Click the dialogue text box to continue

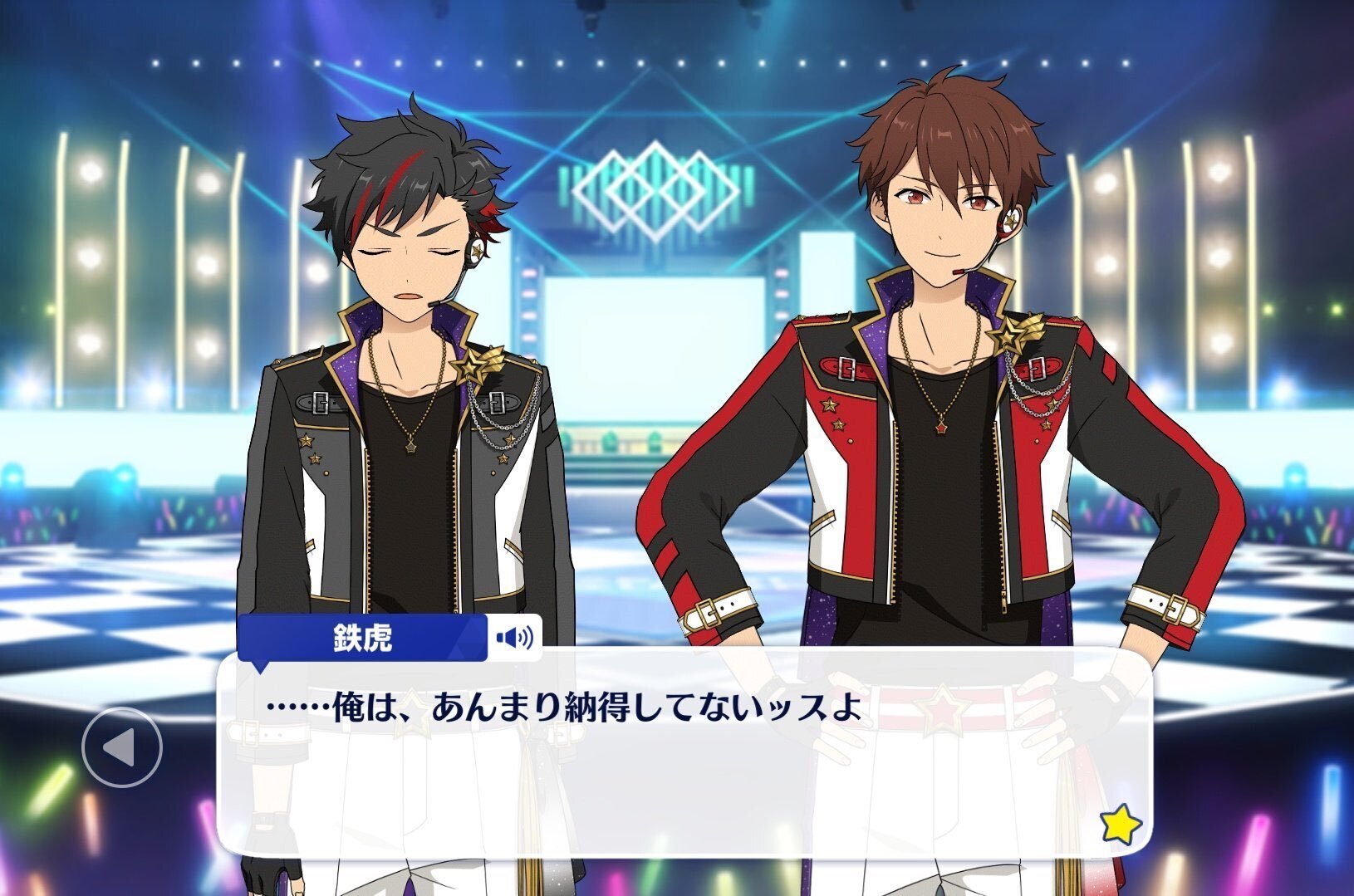pos(681,764)
